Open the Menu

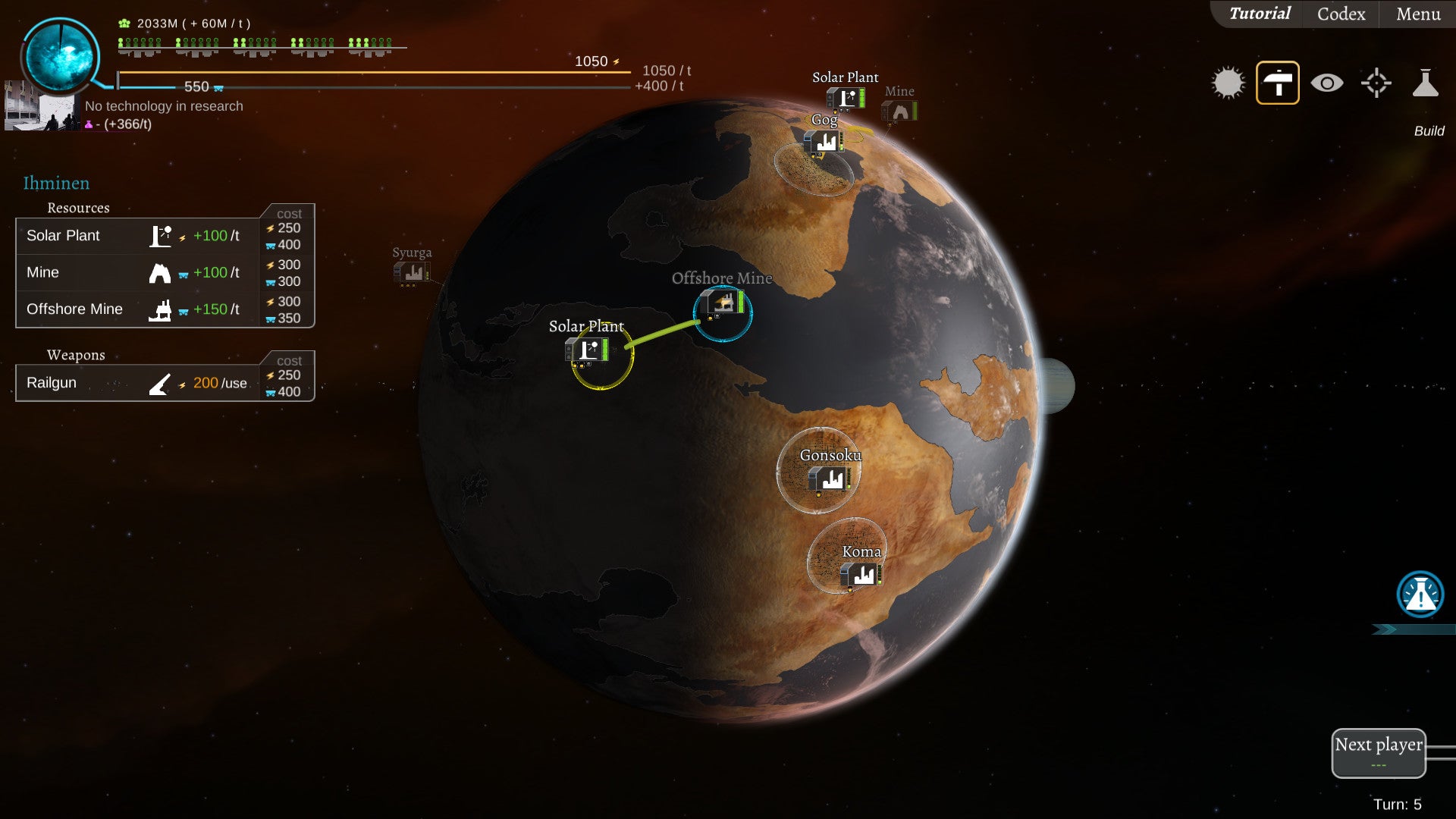pyautogui.click(x=1418, y=14)
